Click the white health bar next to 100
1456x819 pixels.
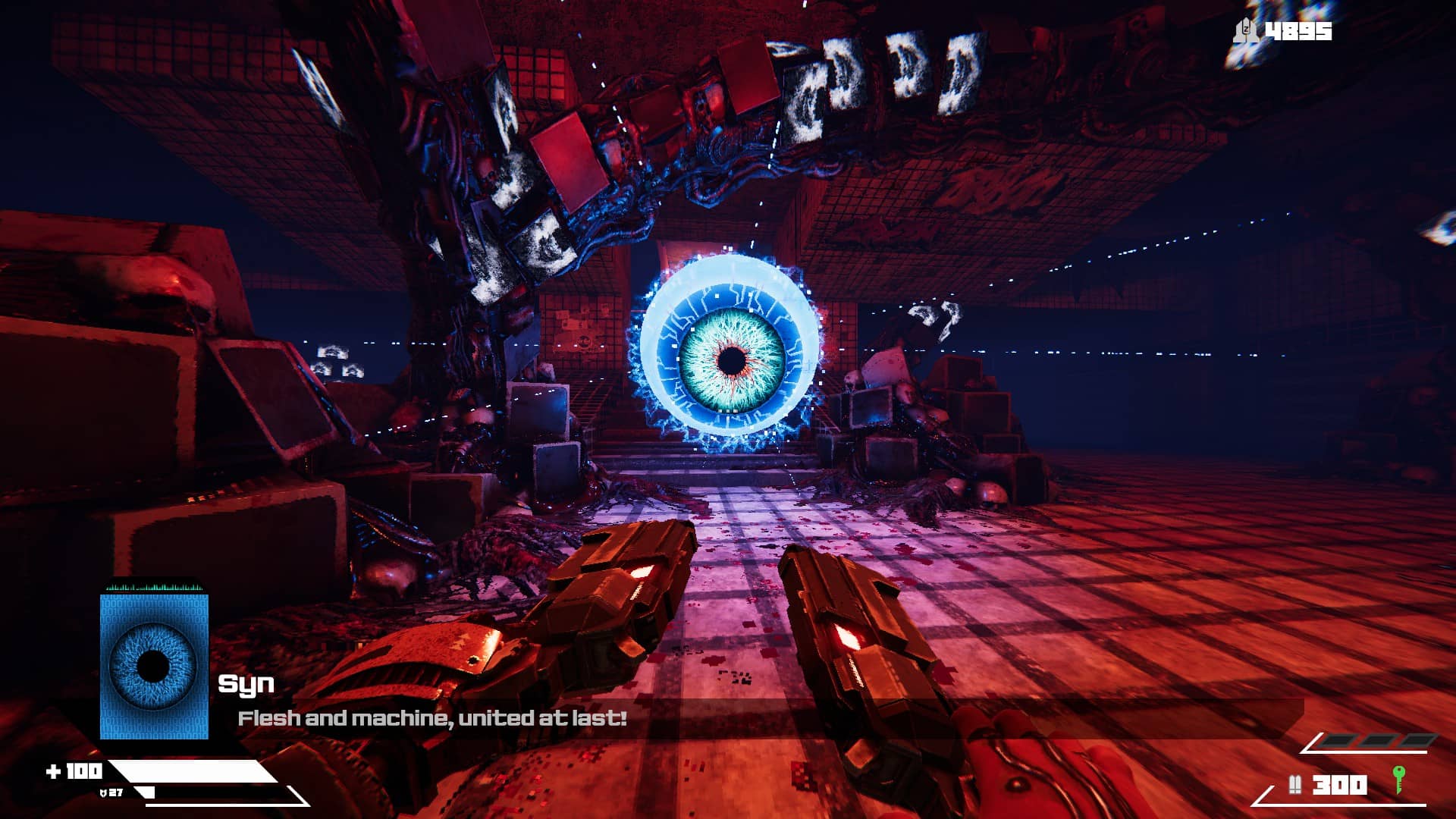[x=190, y=770]
